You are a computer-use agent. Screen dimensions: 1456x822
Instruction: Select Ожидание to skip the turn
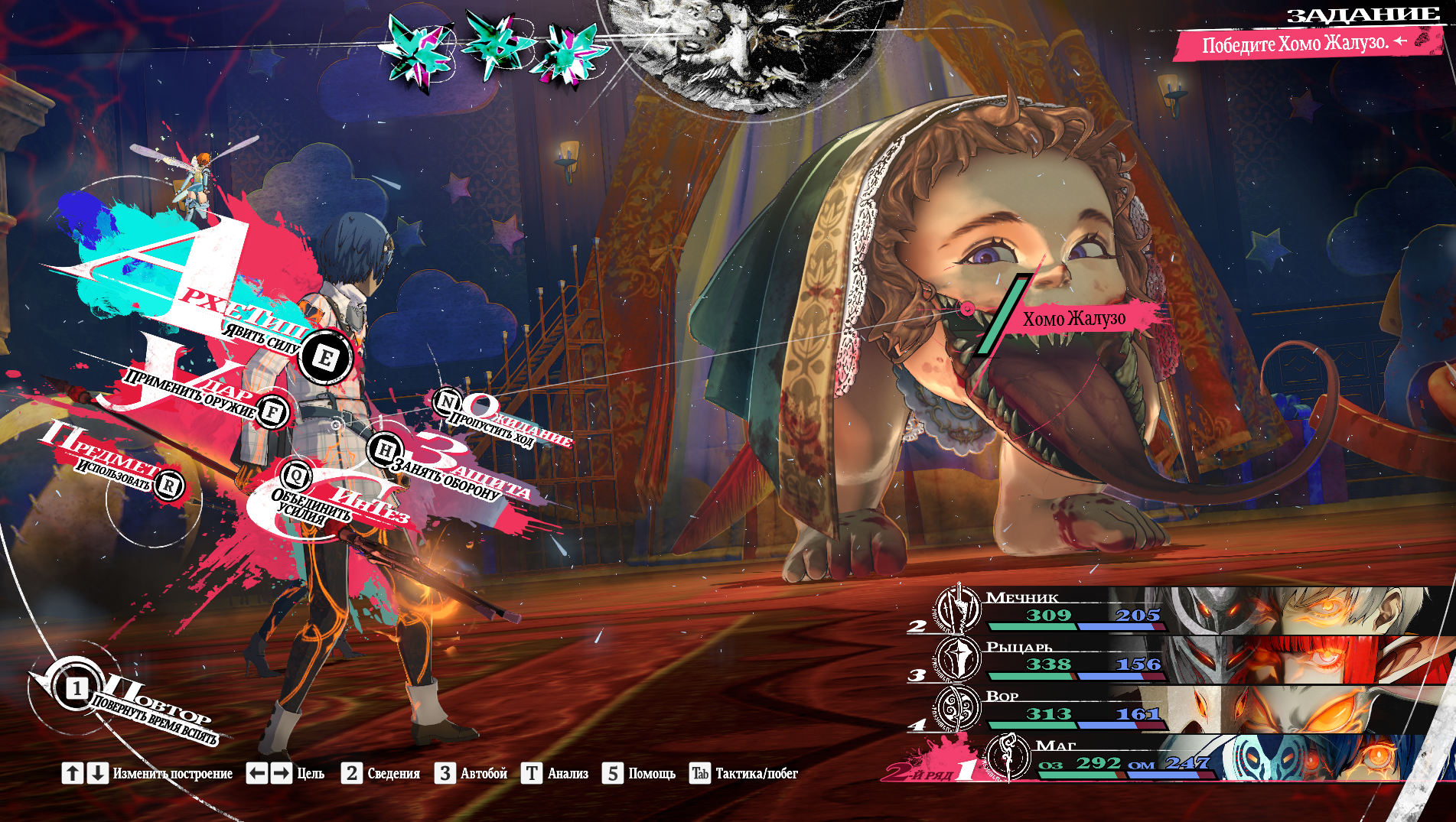coord(447,401)
